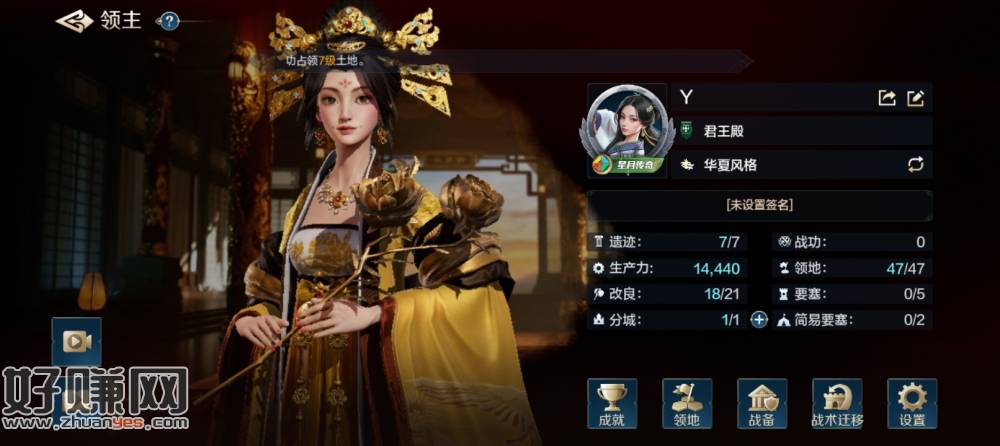Viewport: 1000px width, 446px height.
Task: Set a signature in 未设置签名 field
Action: [759, 204]
